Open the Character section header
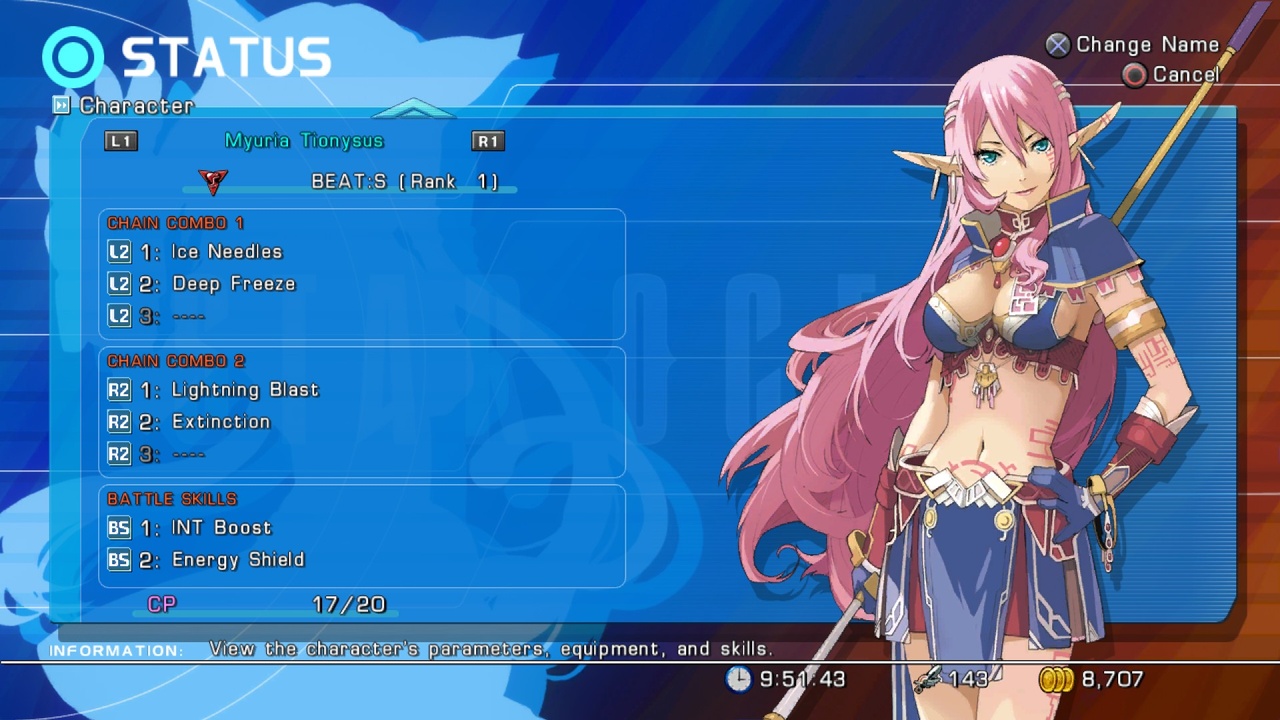The height and width of the screenshot is (720, 1280). point(138,106)
